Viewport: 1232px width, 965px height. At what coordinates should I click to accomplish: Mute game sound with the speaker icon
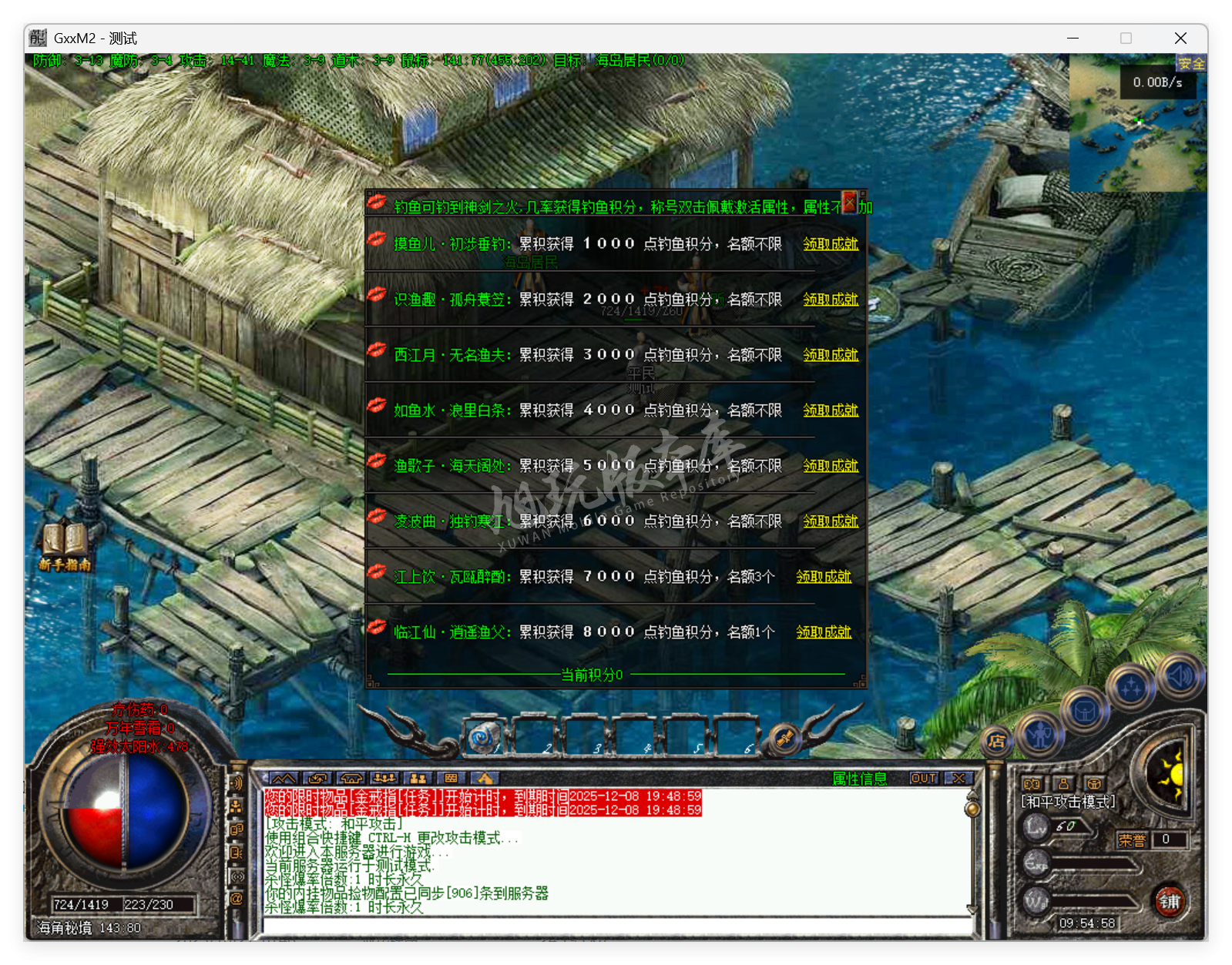(x=1180, y=678)
